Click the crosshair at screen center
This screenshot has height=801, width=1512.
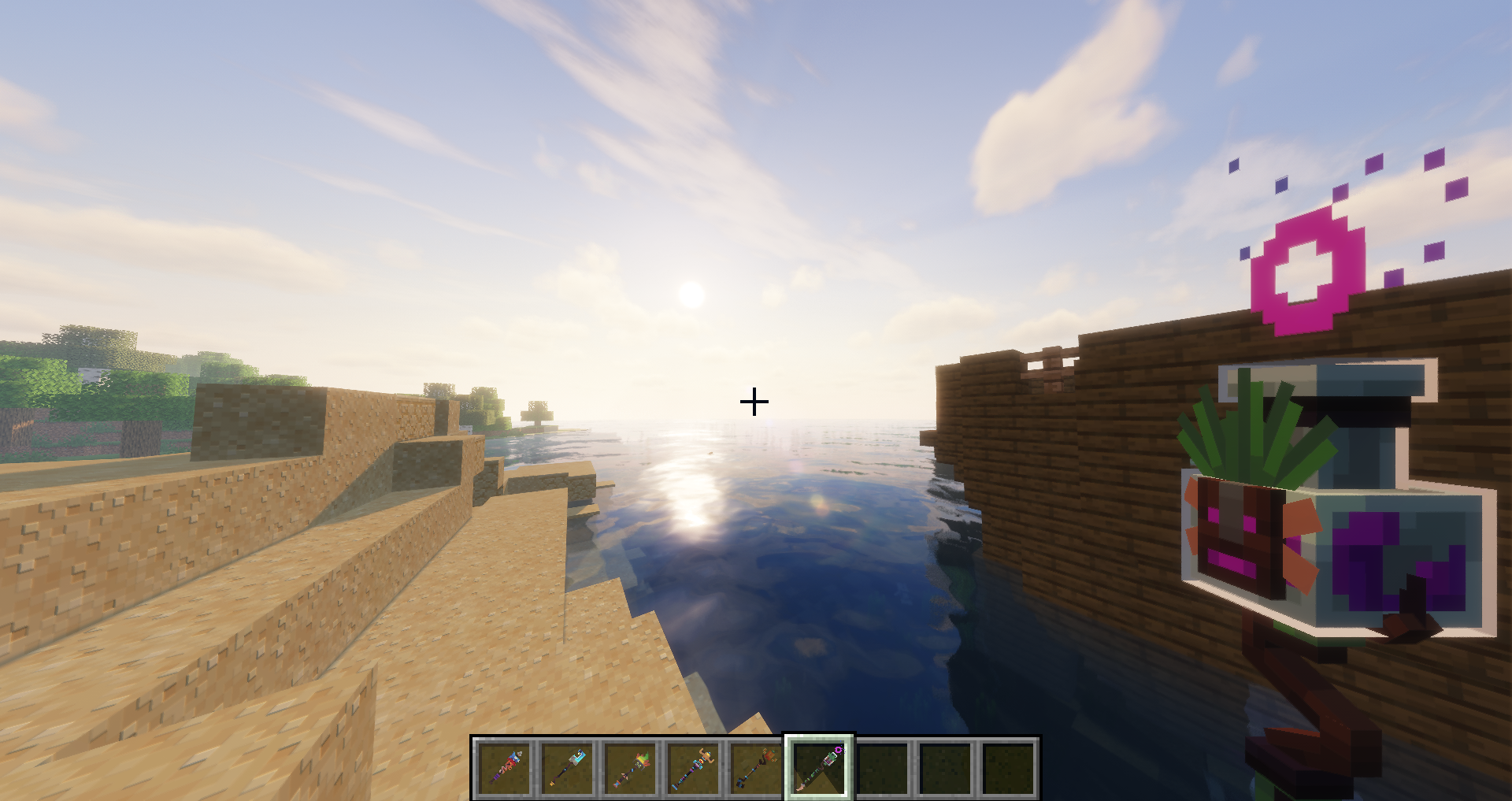[754, 402]
